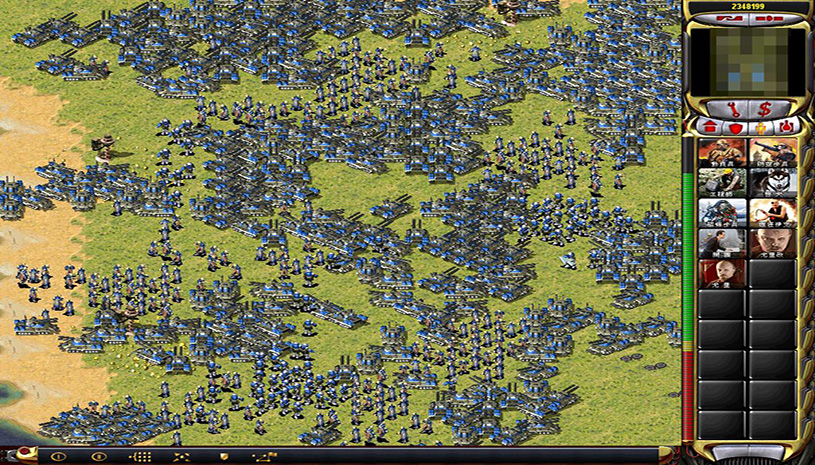Activate the scatter command icon

[x=182, y=456]
